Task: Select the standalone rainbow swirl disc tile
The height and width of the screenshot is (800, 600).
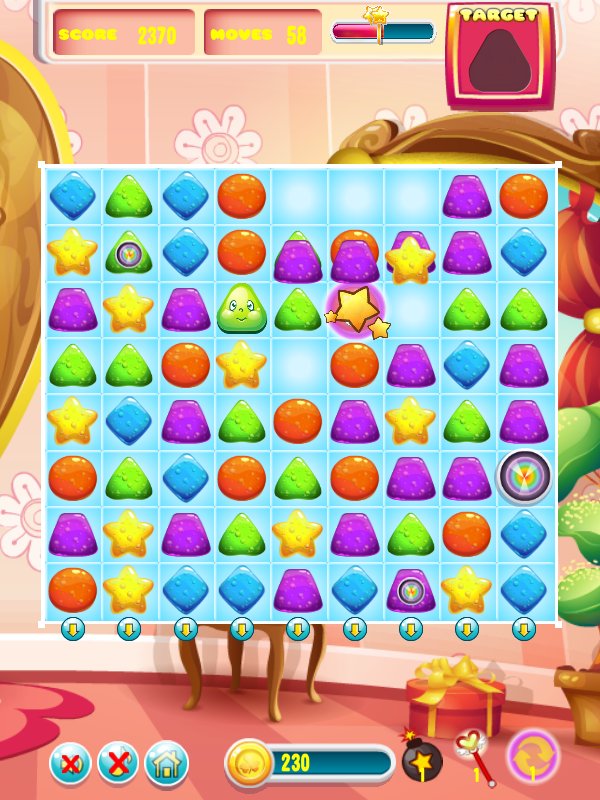Action: 524,476
